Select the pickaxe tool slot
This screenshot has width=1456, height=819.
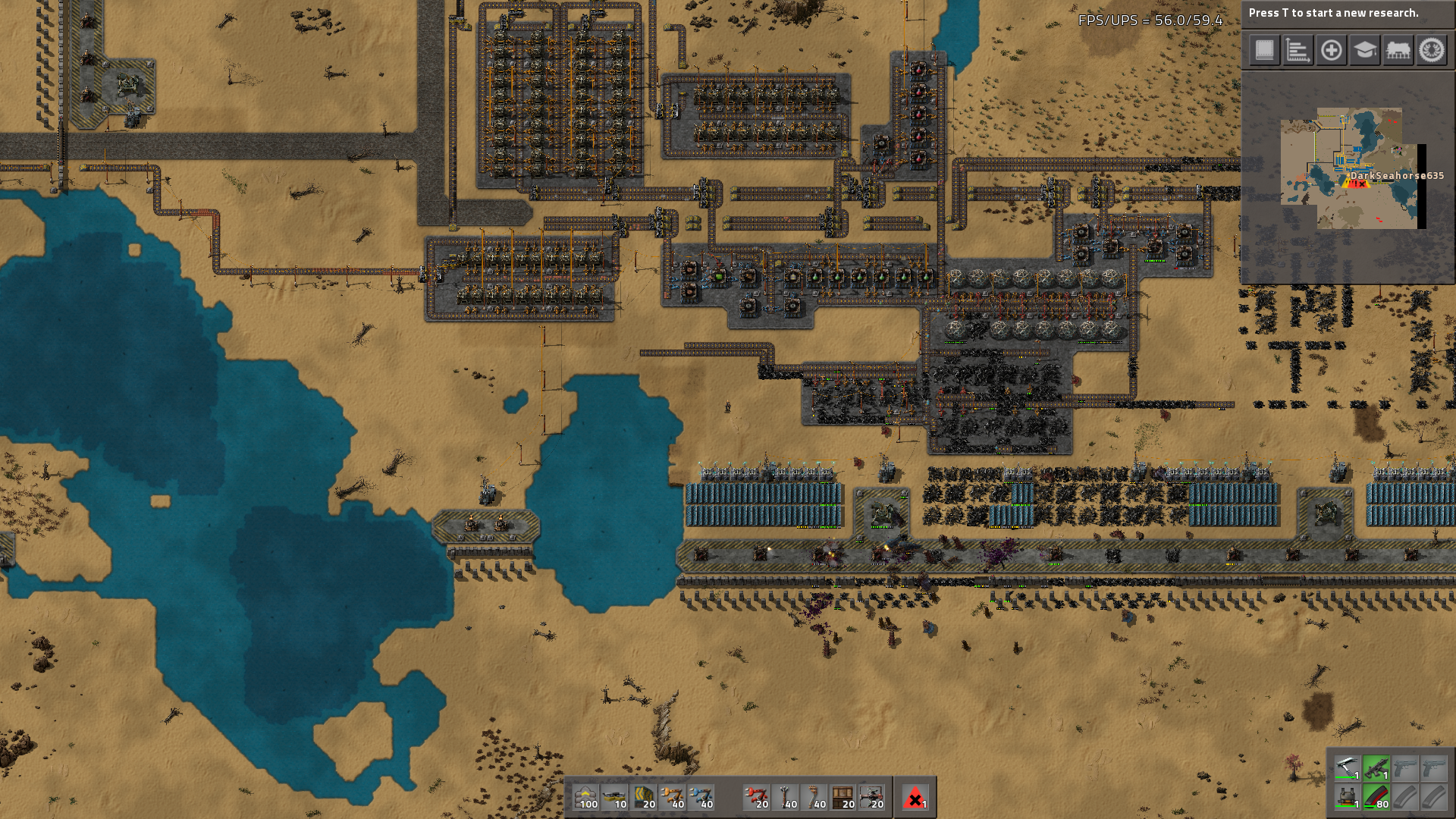(x=1348, y=768)
